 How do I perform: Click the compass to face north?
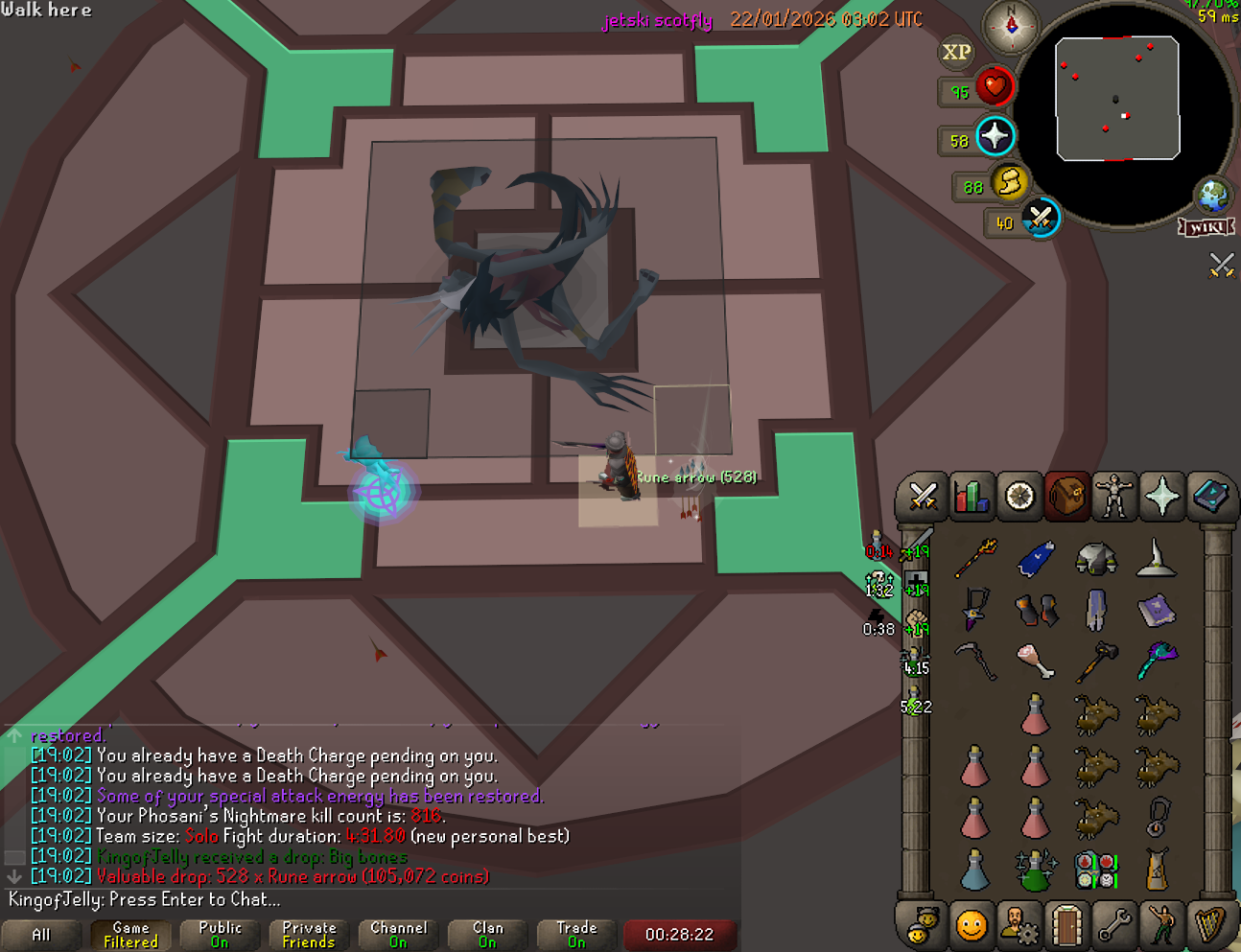pos(1012,26)
